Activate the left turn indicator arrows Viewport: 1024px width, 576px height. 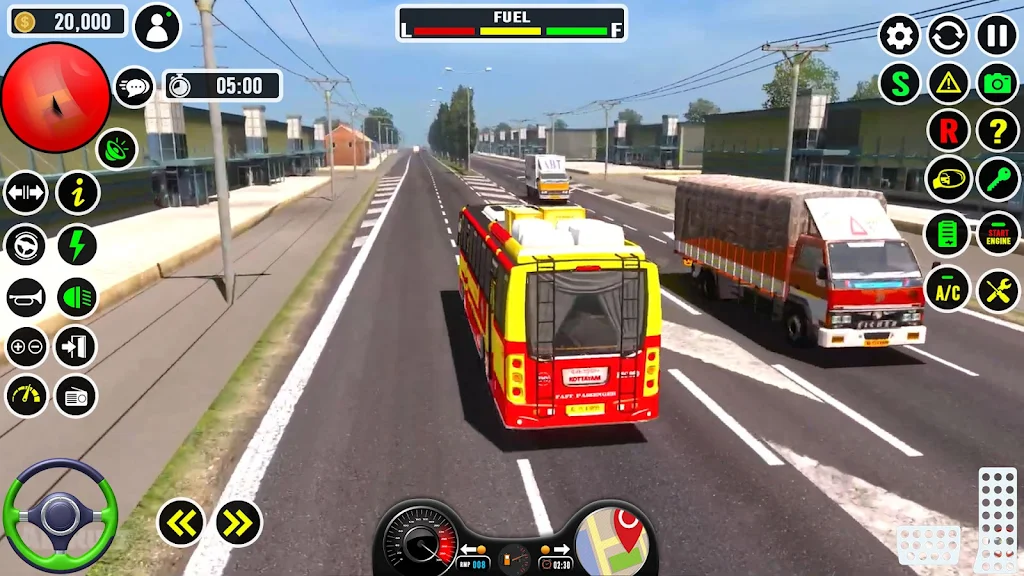pyautogui.click(x=181, y=522)
